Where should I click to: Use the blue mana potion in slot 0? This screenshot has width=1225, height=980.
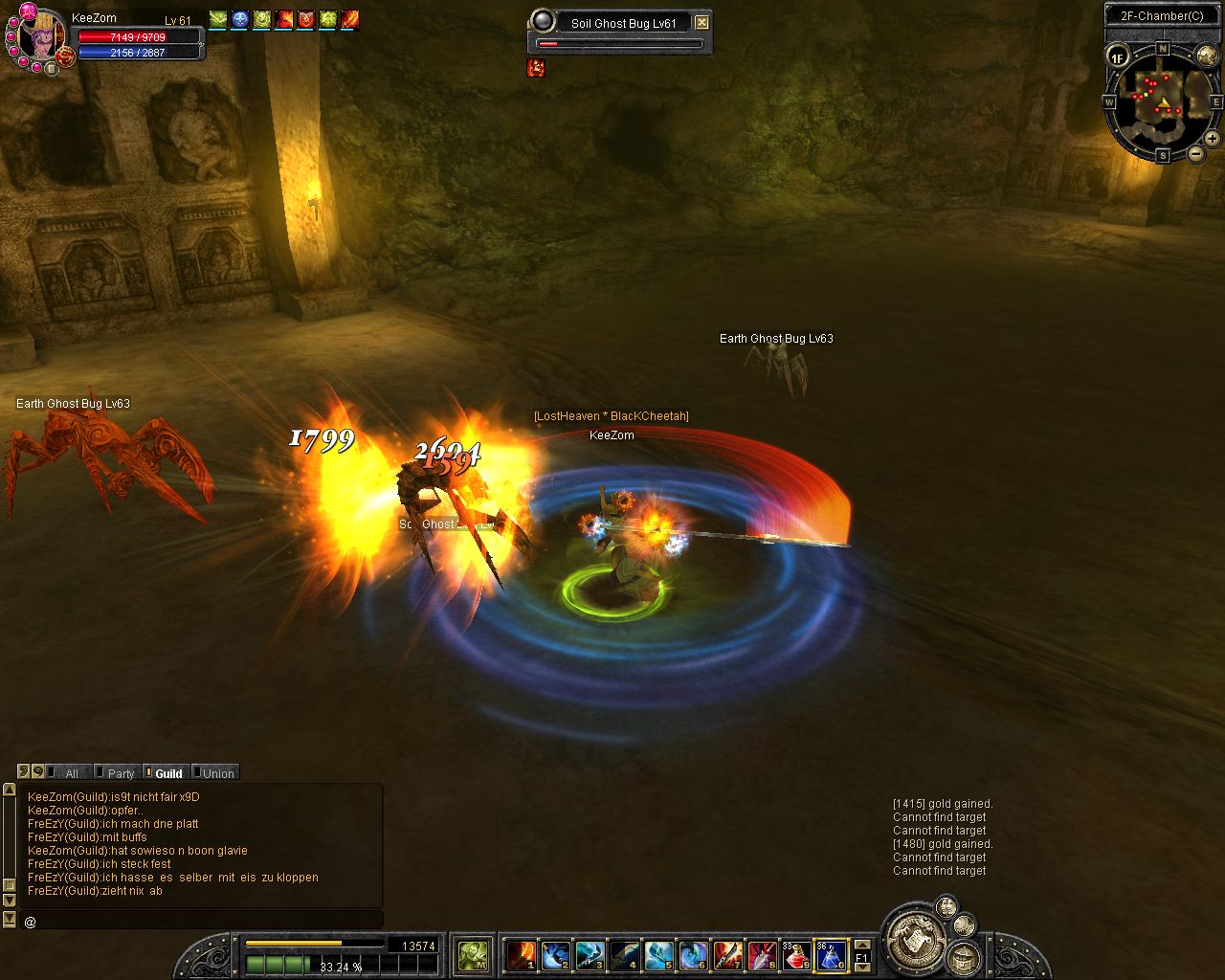pyautogui.click(x=831, y=955)
